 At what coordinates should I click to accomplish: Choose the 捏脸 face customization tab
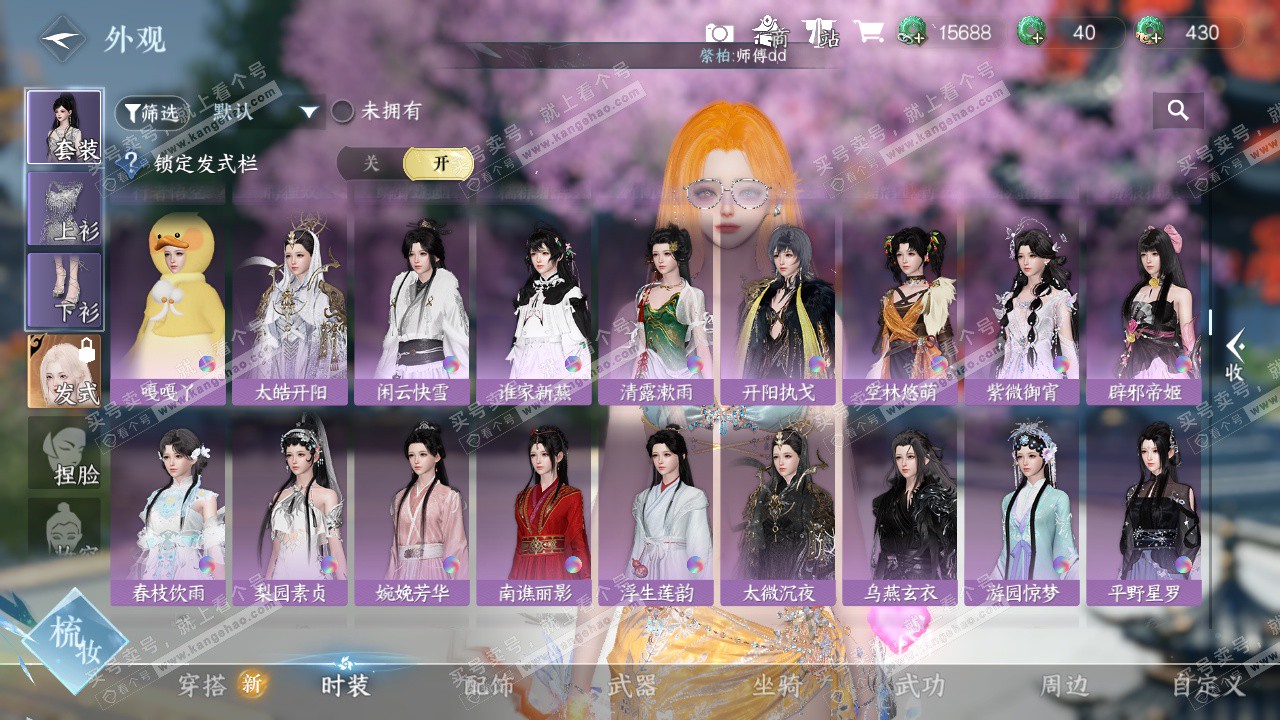pyautogui.click(x=64, y=453)
